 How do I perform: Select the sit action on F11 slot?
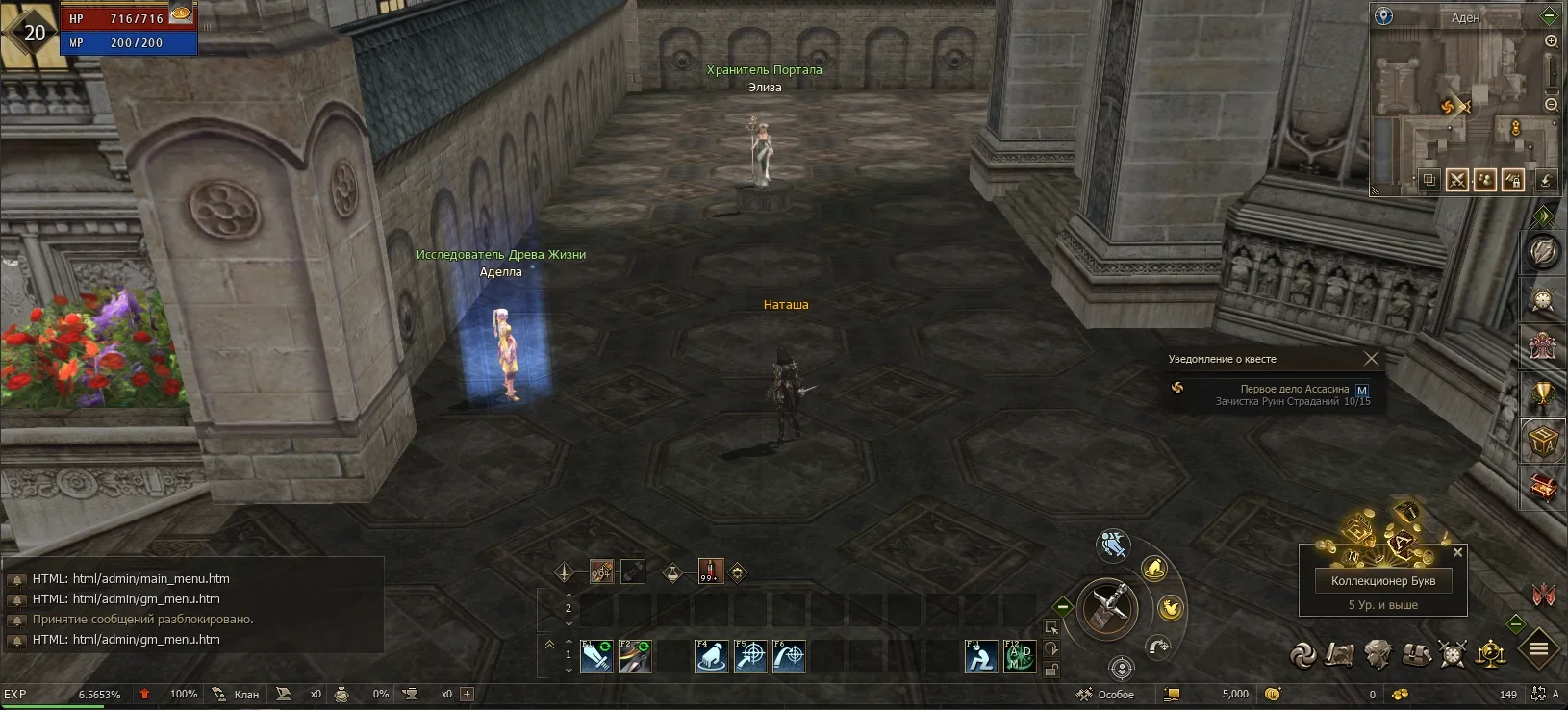[x=983, y=655]
